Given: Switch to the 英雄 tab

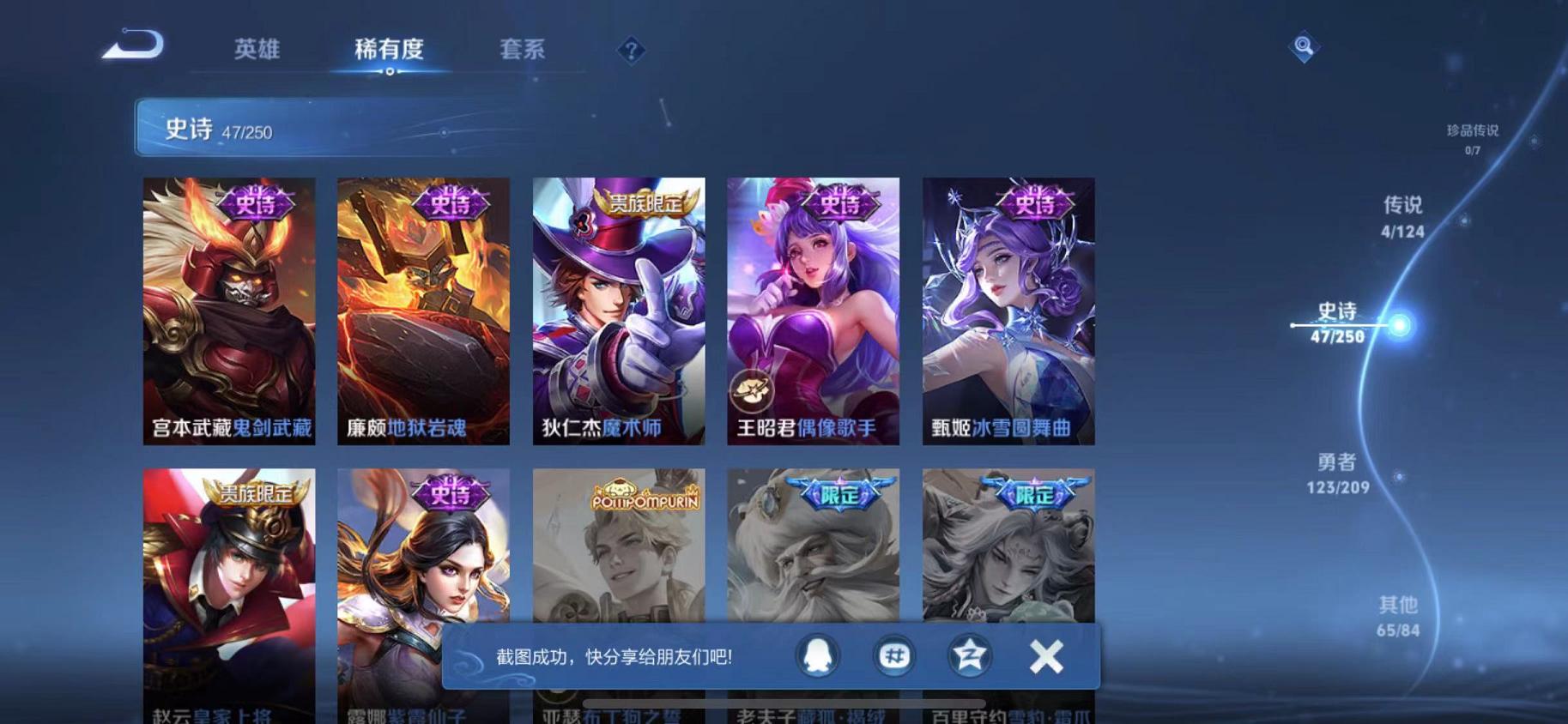Looking at the screenshot, I should tap(256, 50).
